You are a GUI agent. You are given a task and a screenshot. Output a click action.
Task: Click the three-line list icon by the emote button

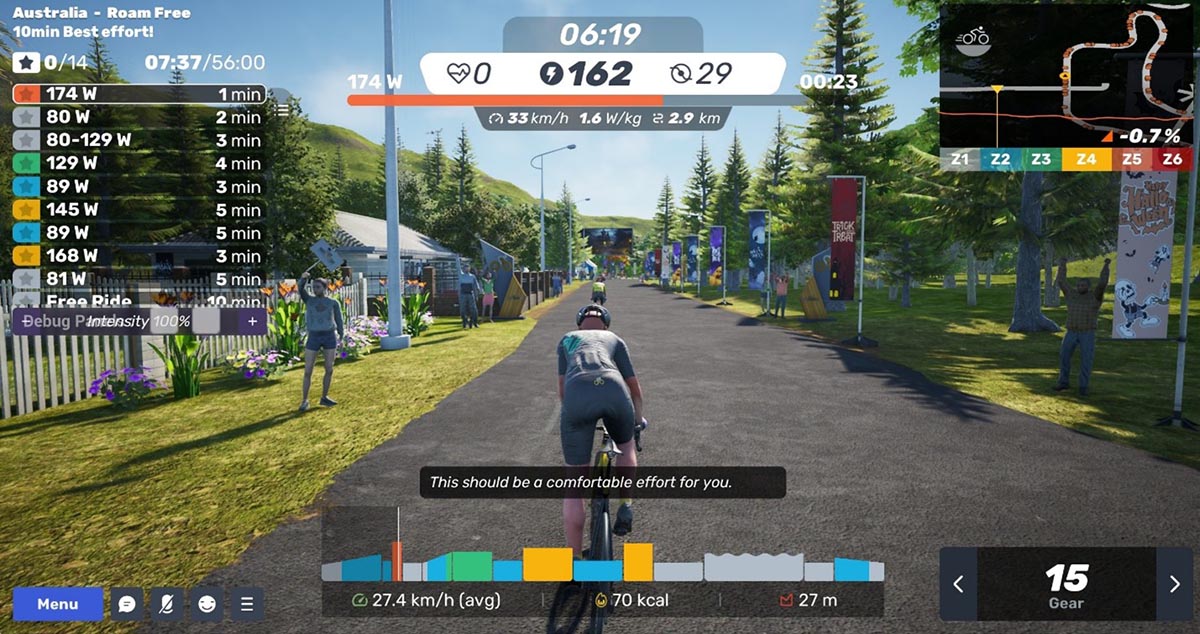click(246, 604)
